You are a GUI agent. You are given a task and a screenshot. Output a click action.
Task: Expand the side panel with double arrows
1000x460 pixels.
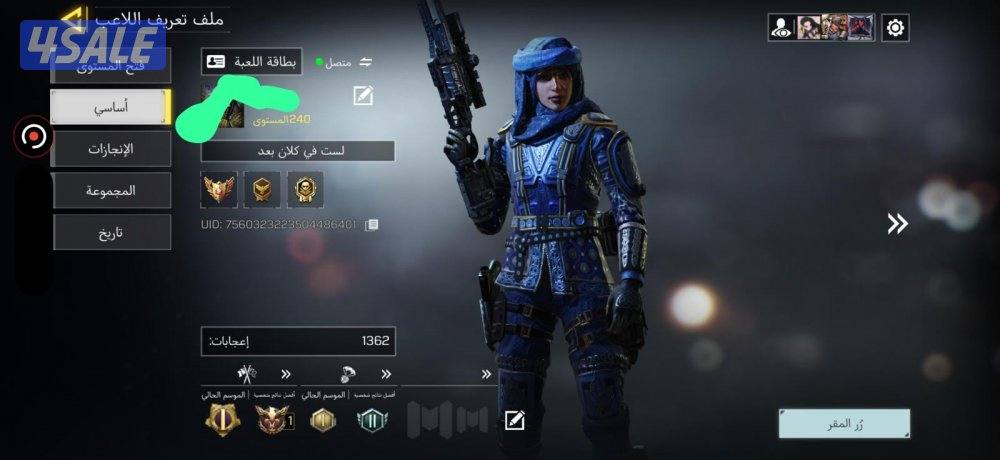[x=897, y=224]
